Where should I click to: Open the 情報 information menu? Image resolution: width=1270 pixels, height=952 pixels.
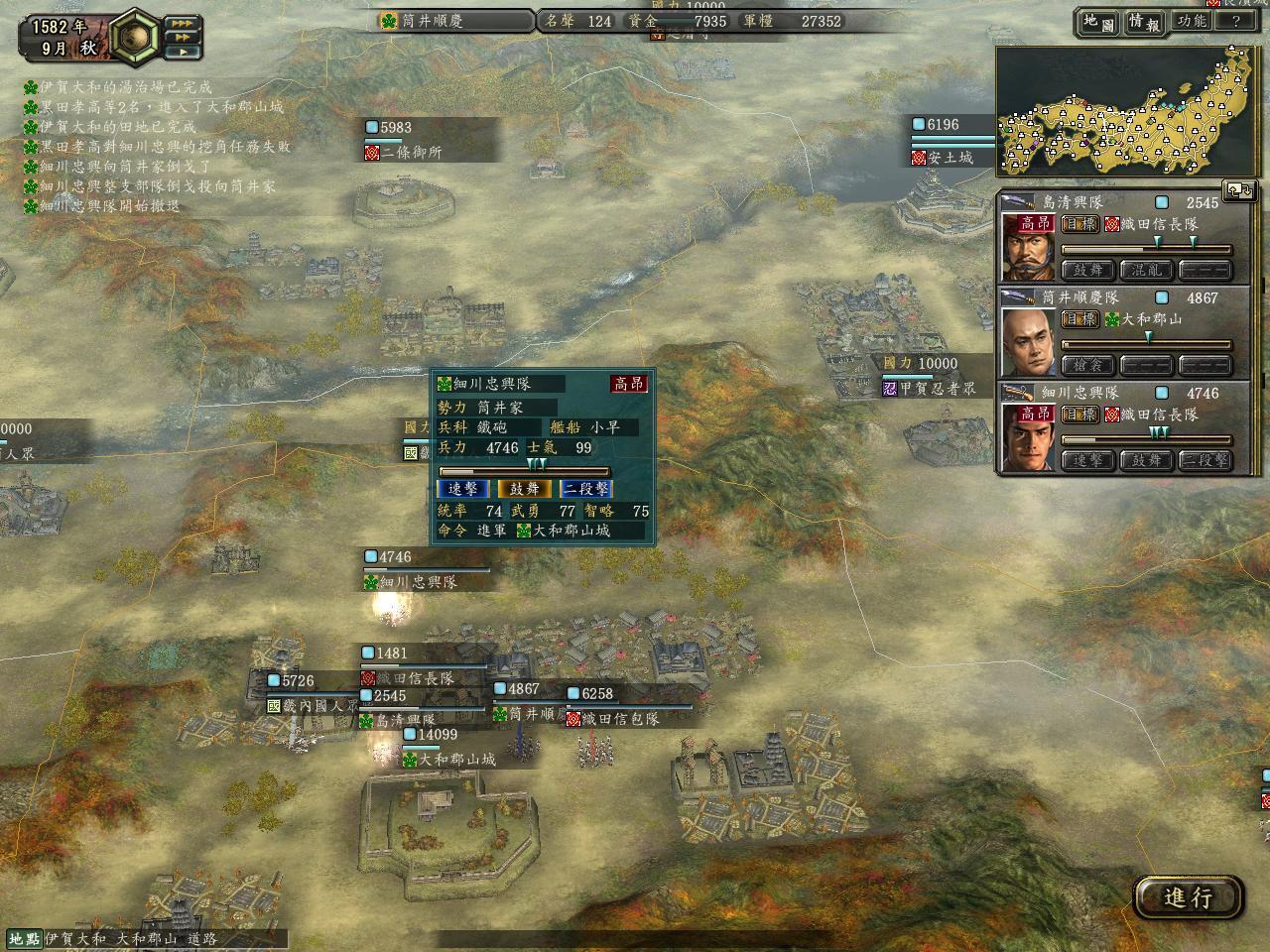pos(1144,22)
